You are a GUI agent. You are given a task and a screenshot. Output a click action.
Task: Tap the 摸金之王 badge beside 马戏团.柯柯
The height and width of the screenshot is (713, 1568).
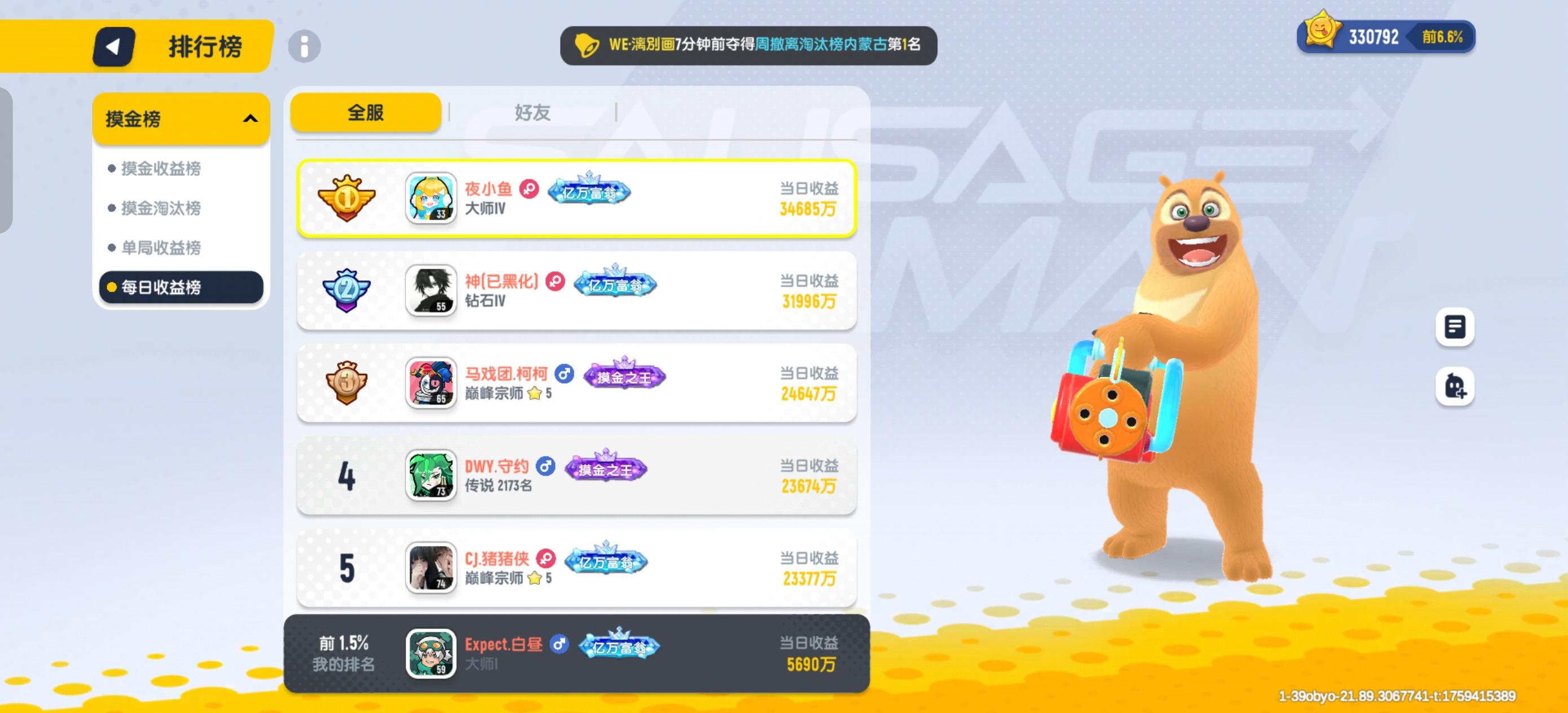[624, 376]
